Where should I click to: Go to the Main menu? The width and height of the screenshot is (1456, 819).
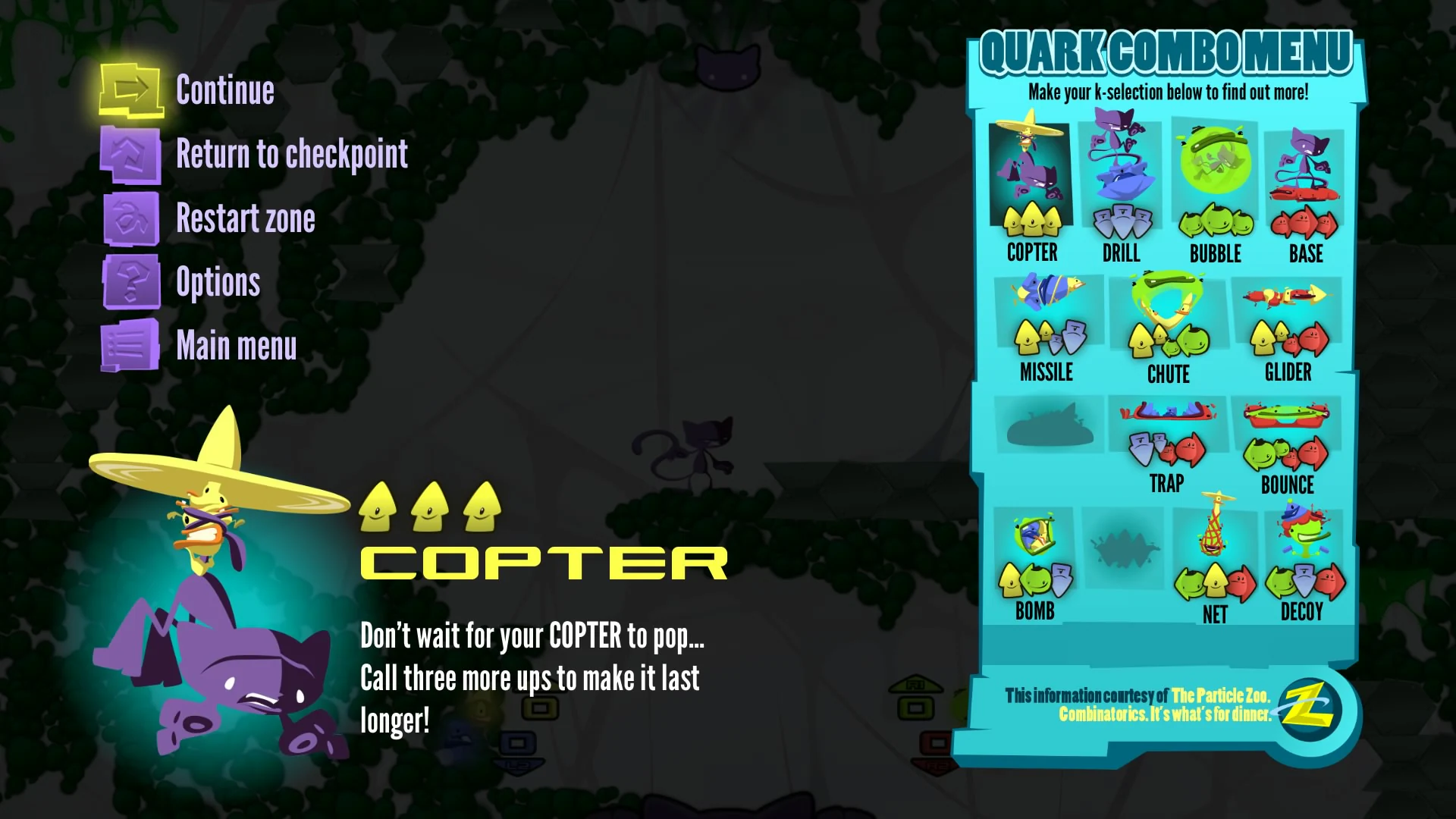237,345
